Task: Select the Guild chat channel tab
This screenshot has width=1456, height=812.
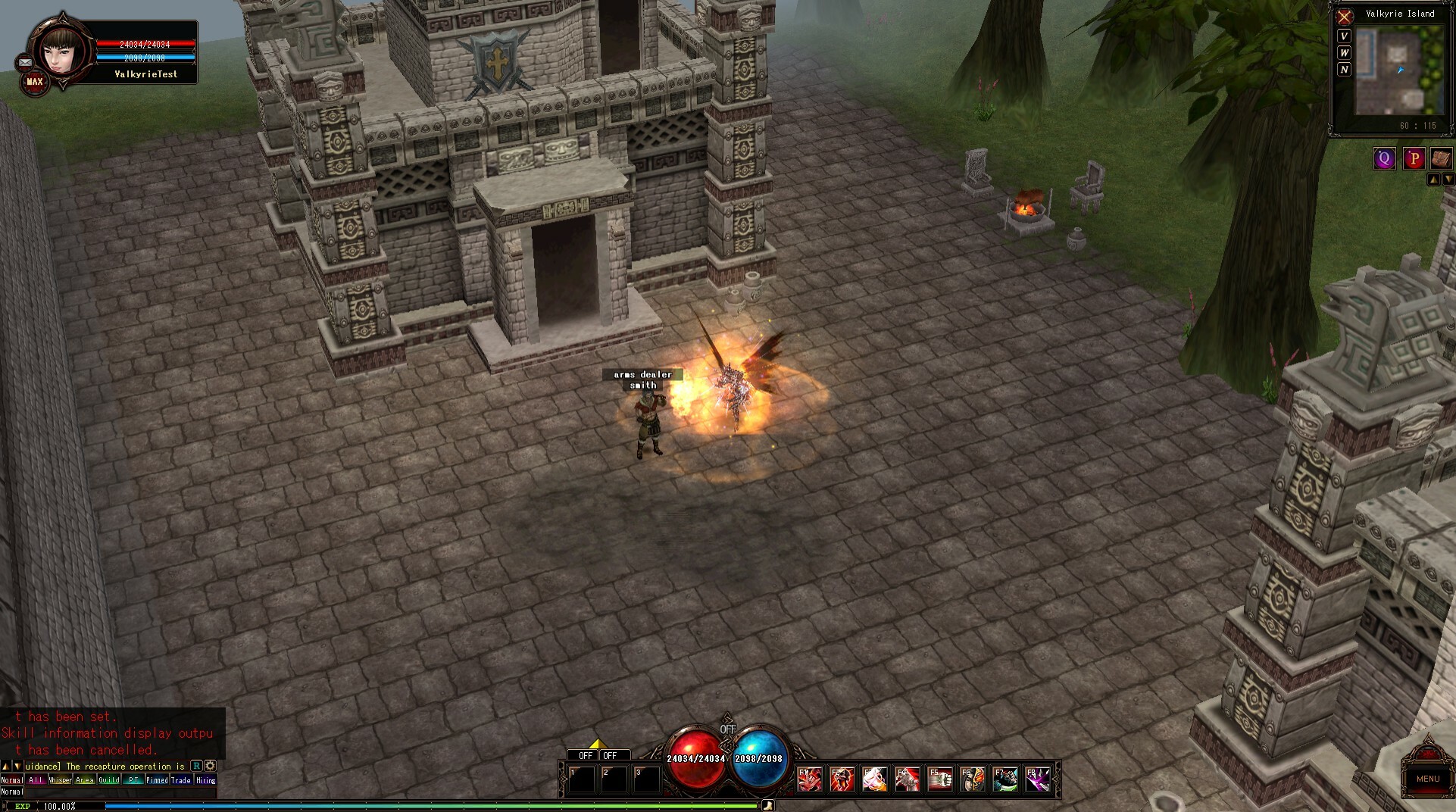Action: (x=109, y=779)
